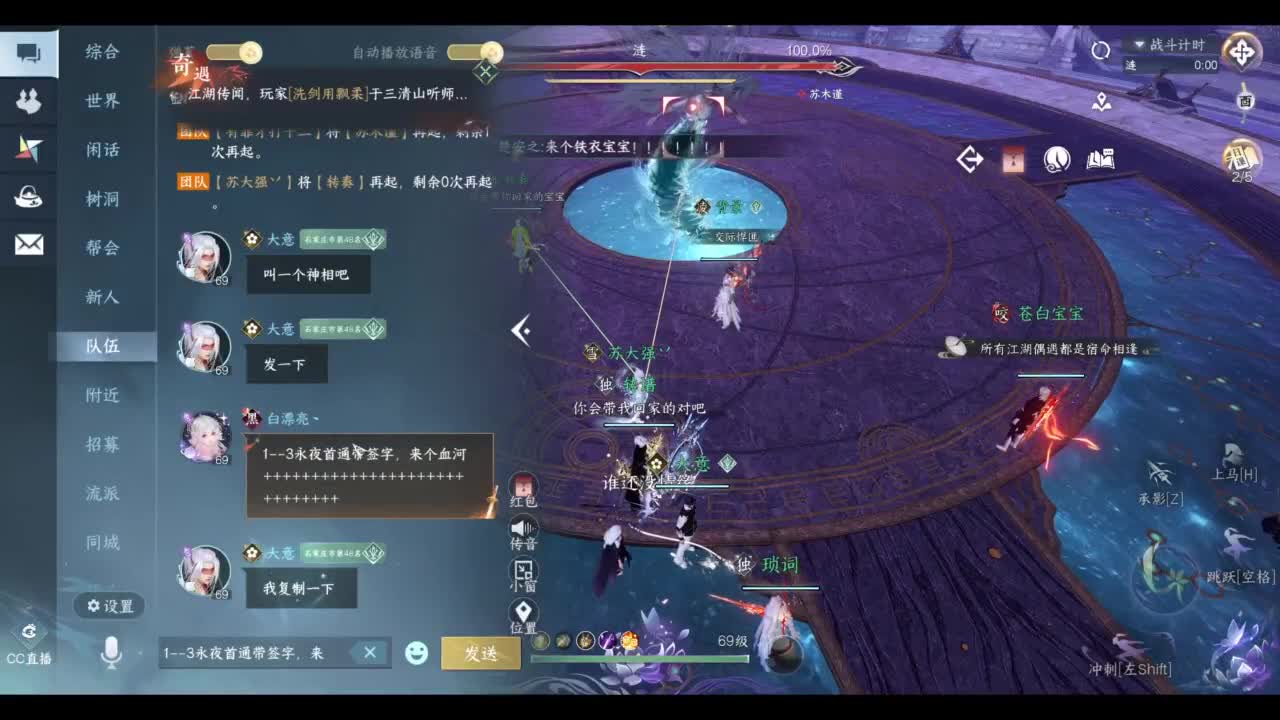Screen dimensions: 1280x720
Task: Click the green level progress bar at bottom
Action: tap(640, 659)
